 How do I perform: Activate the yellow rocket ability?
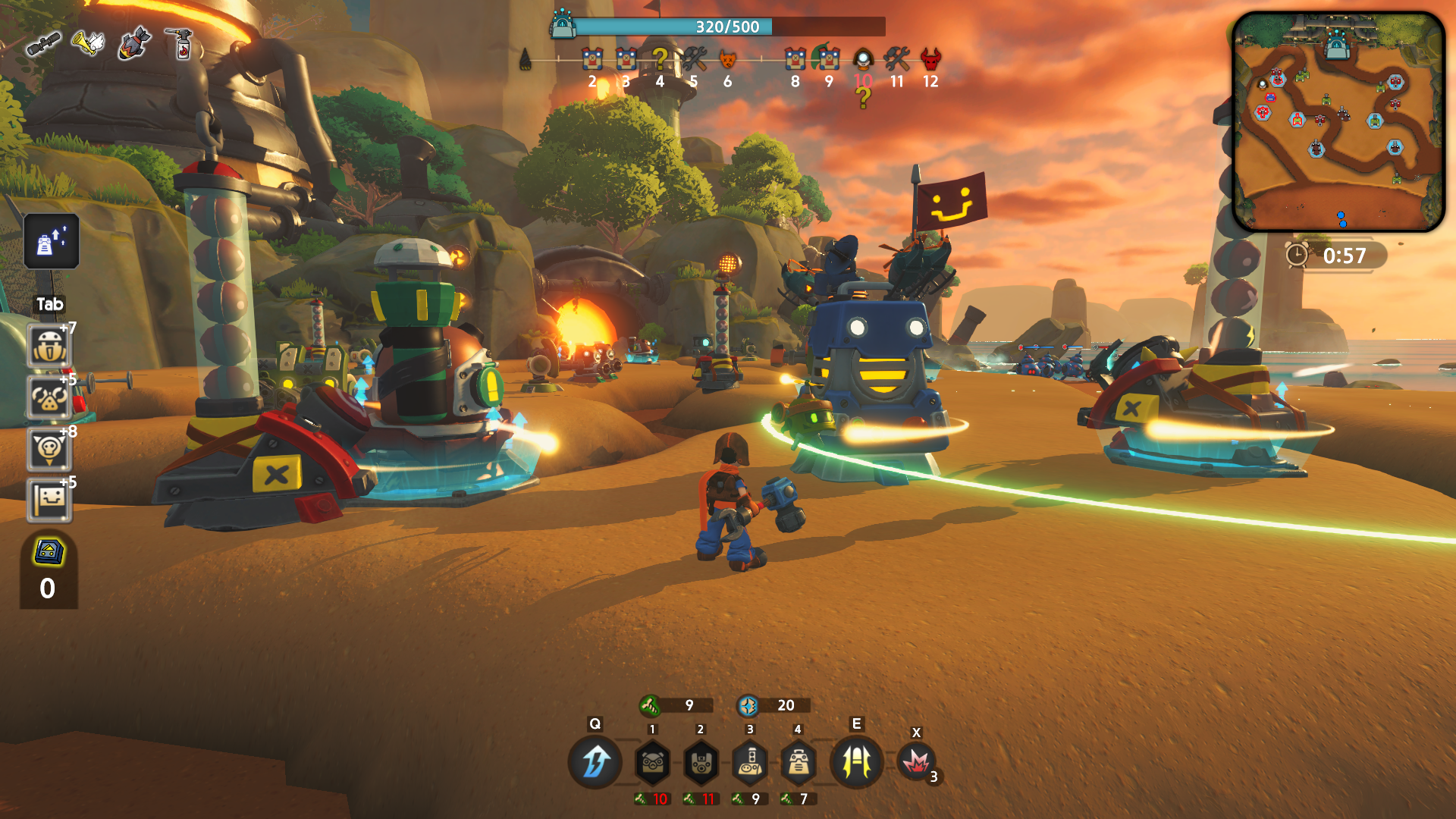tap(857, 761)
